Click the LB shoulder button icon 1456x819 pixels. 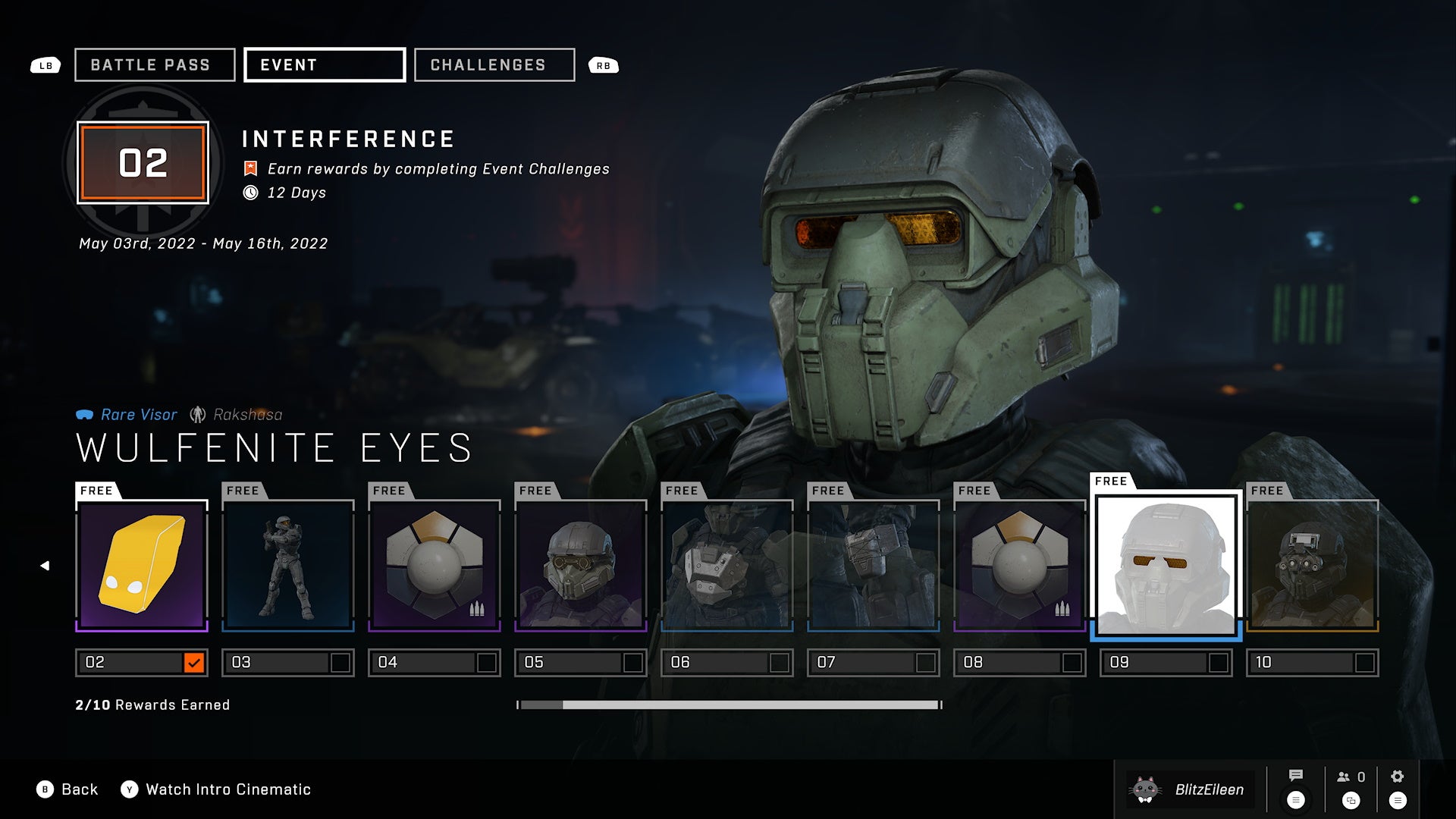pos(45,65)
